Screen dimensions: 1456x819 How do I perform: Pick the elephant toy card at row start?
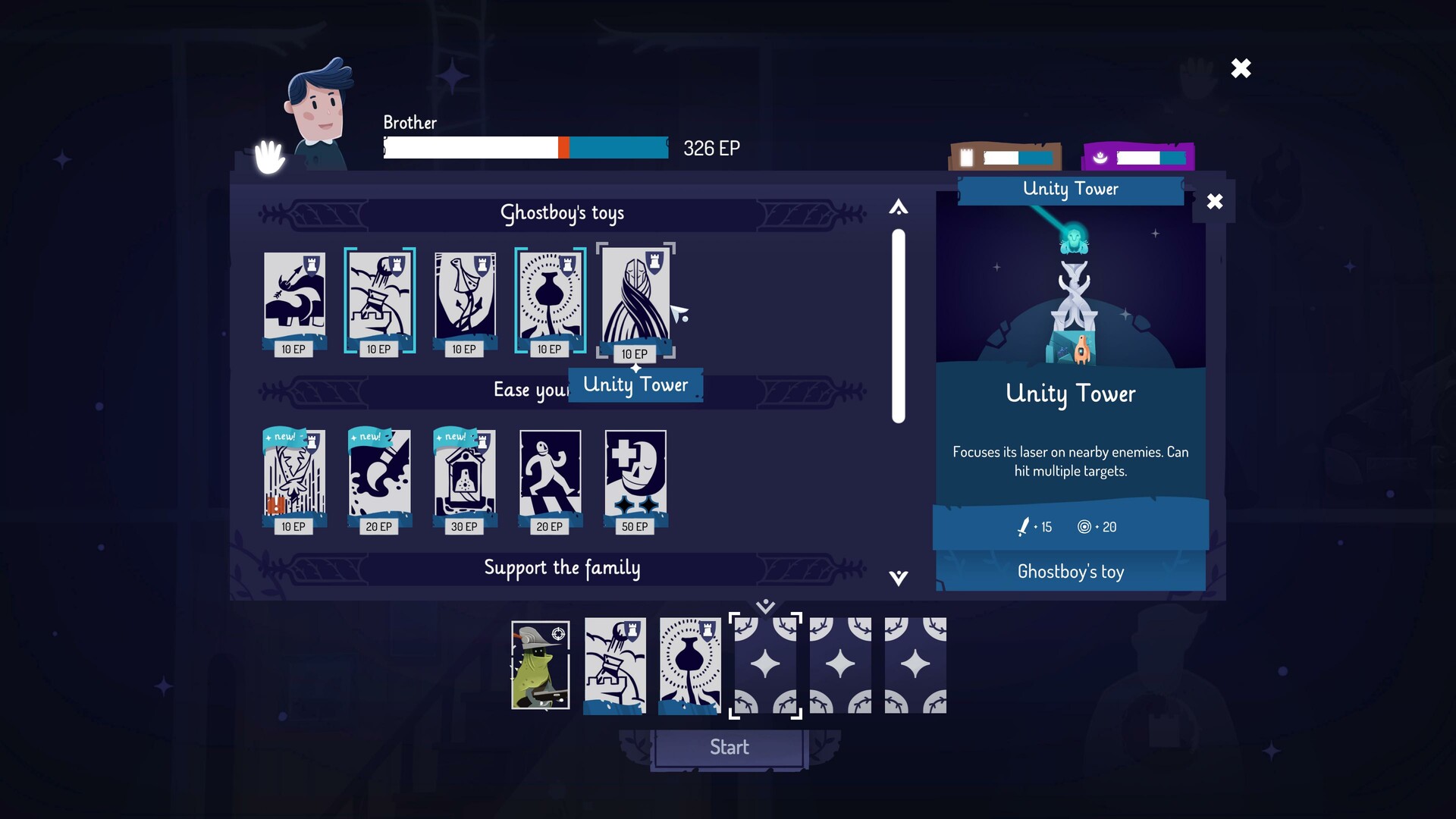point(295,300)
